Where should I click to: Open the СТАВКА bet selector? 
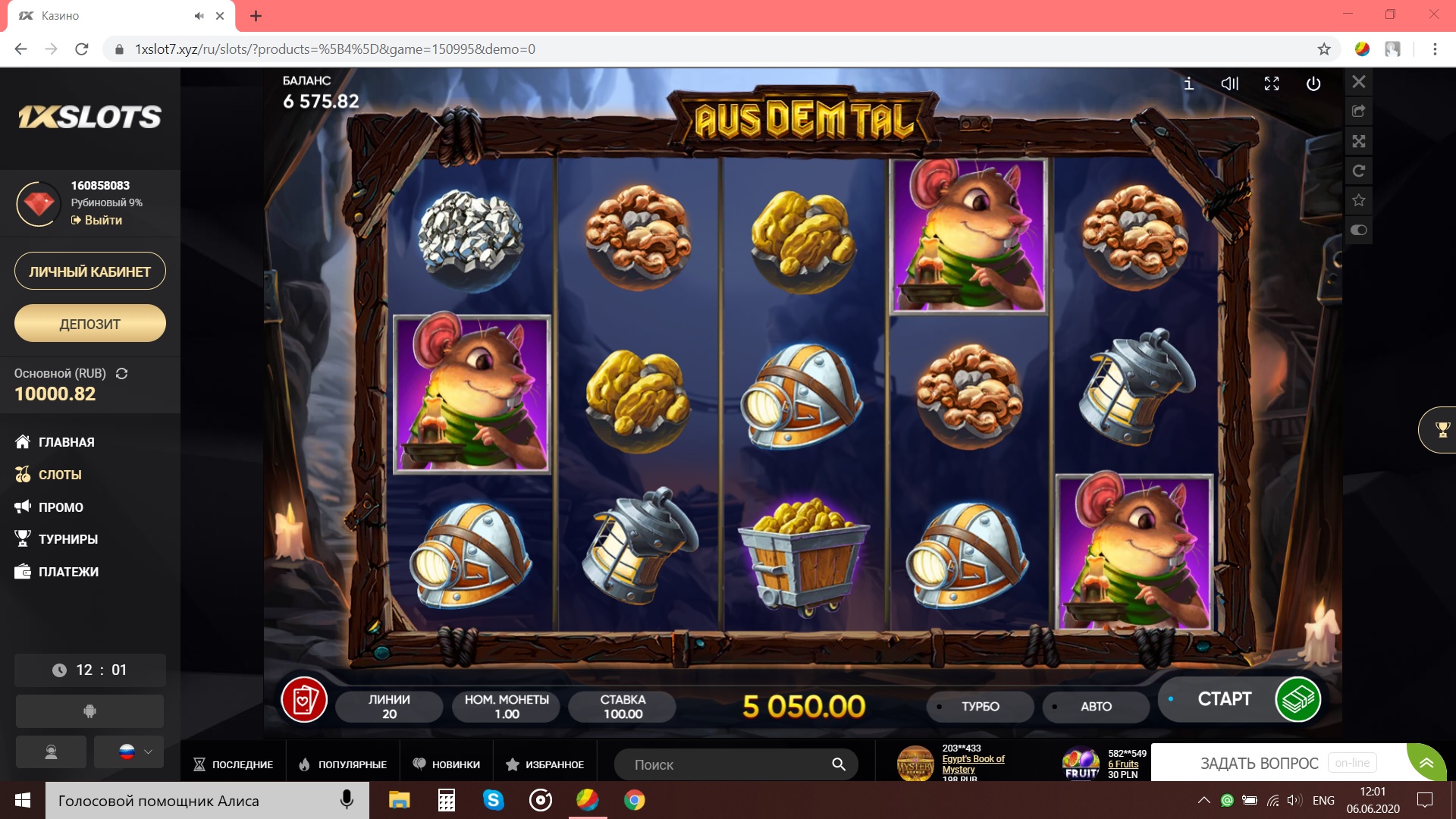(623, 707)
